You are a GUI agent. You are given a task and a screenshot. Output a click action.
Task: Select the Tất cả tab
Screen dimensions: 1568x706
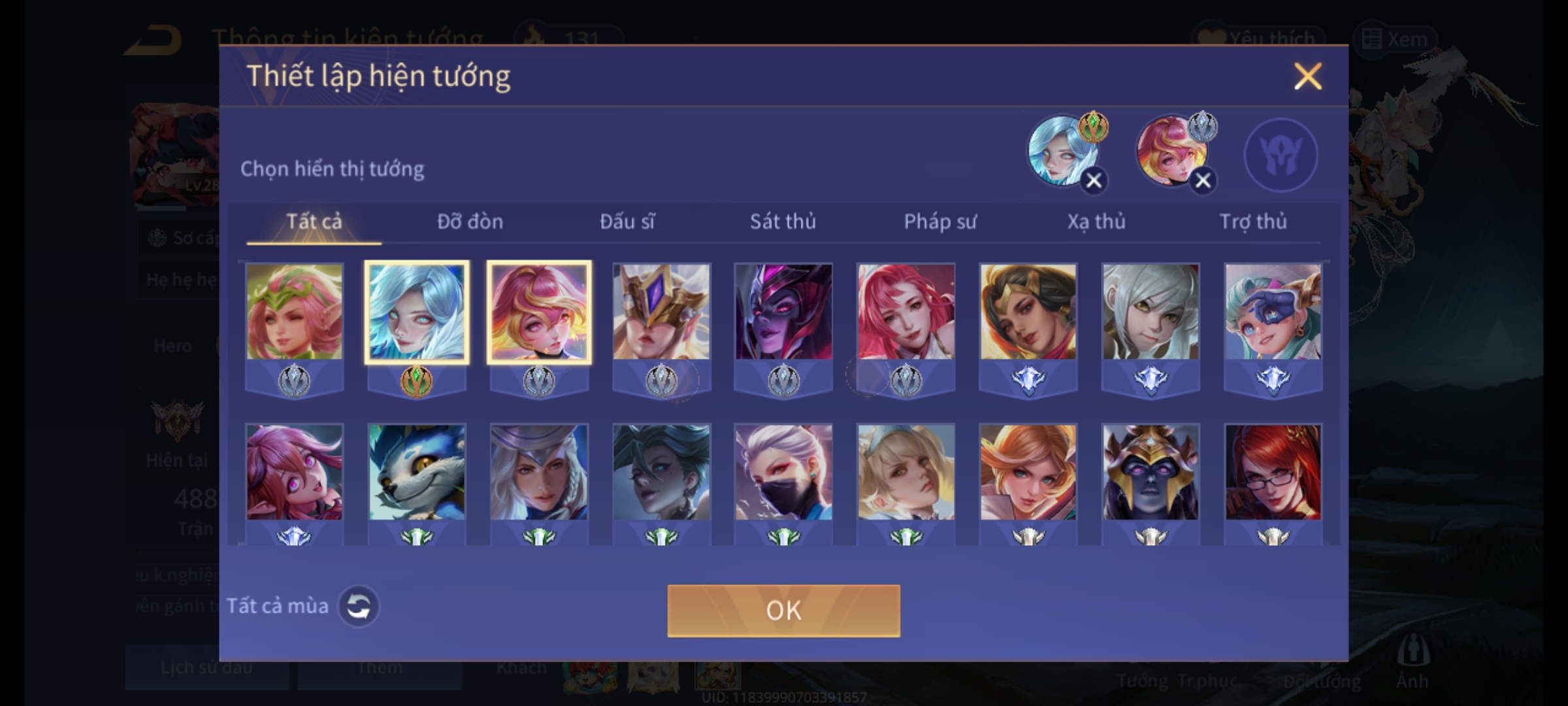coord(314,222)
